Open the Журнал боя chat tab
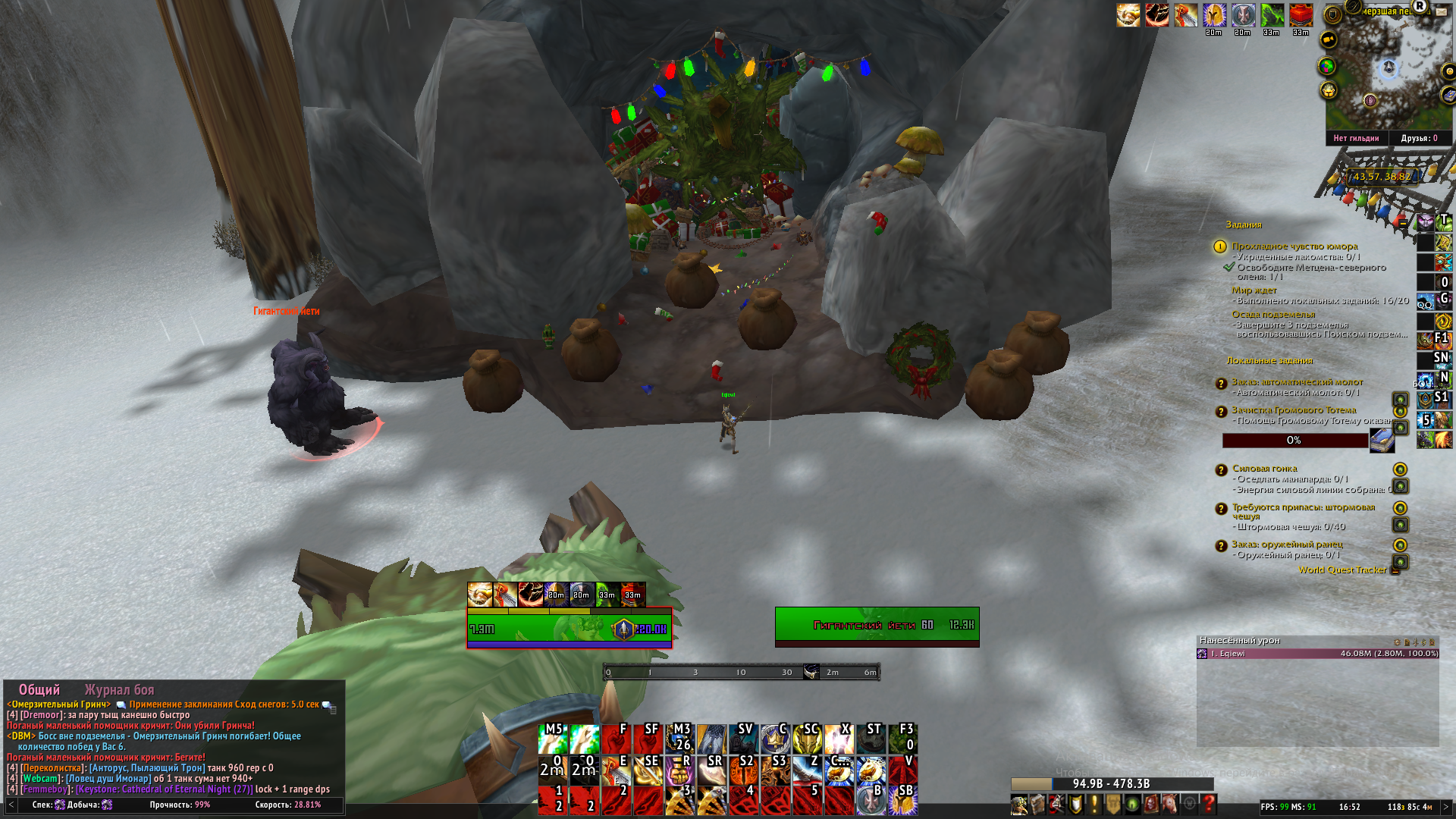Screen dimensions: 1456x819 [x=119, y=689]
